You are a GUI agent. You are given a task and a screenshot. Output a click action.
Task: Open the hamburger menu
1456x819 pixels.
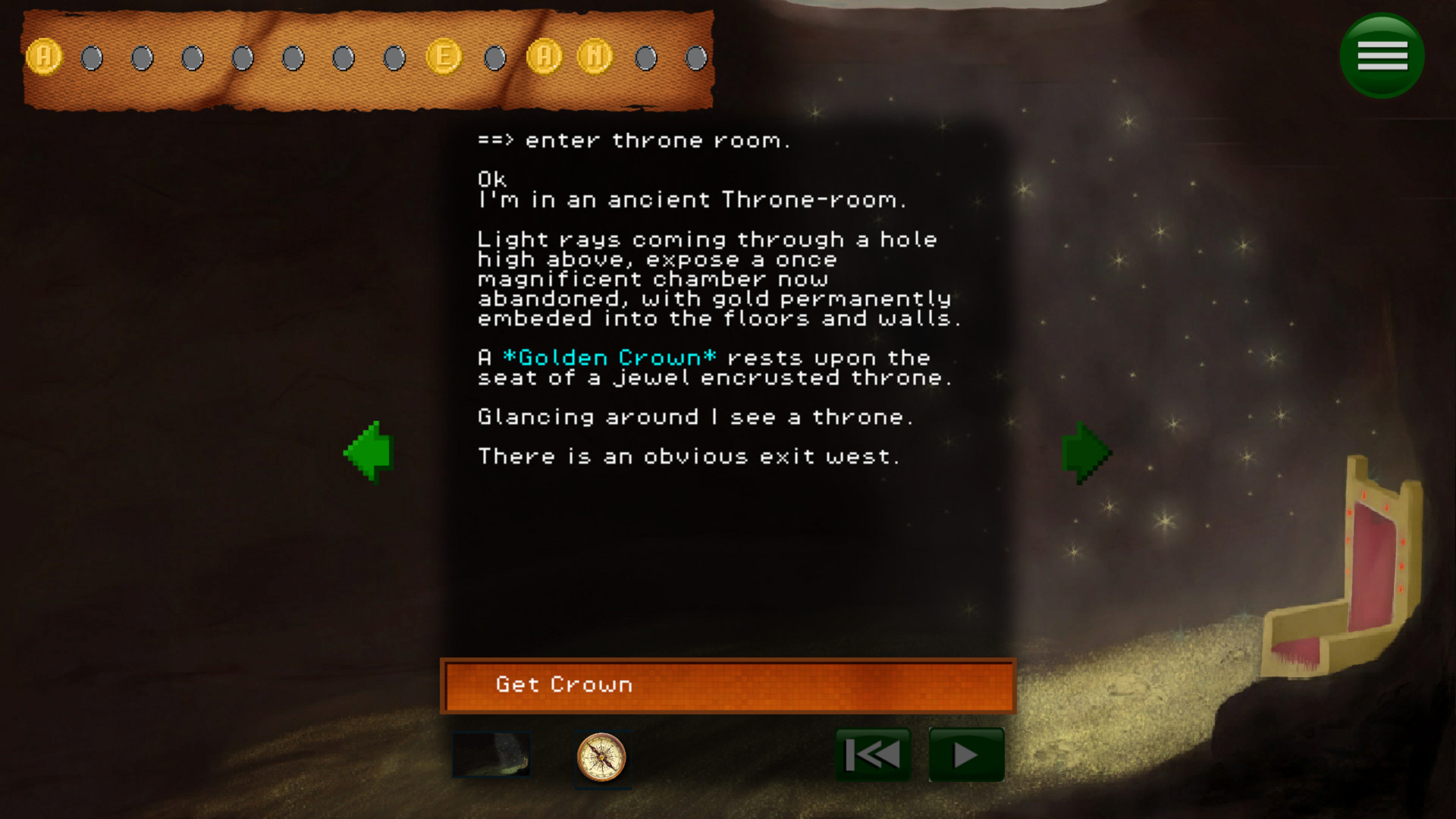[x=1382, y=55]
